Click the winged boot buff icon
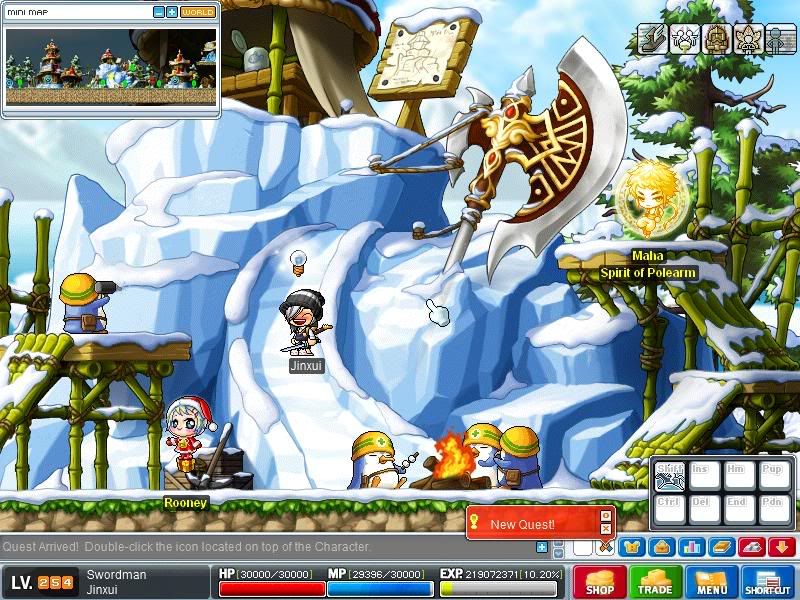The height and width of the screenshot is (600, 800). coord(653,38)
